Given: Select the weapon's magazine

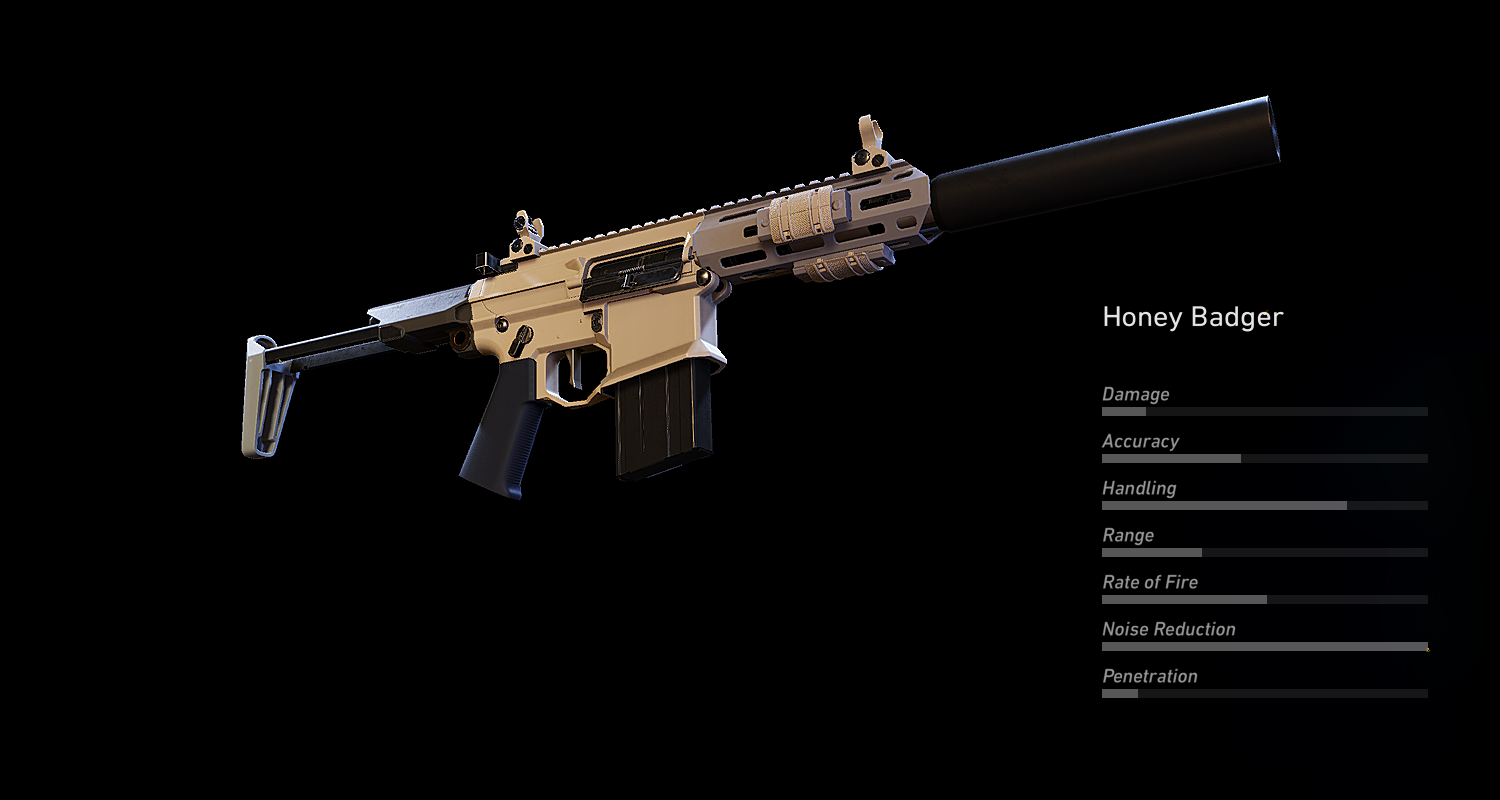Looking at the screenshot, I should [x=655, y=420].
